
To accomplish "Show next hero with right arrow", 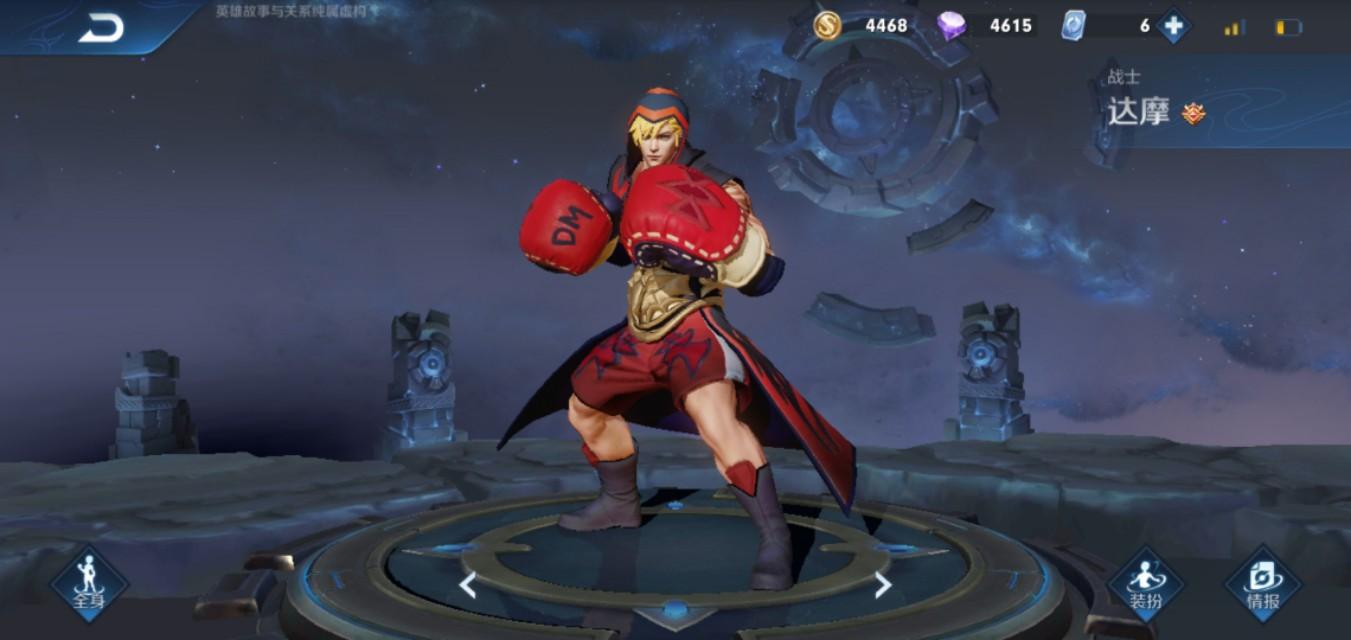I will tap(882, 585).
